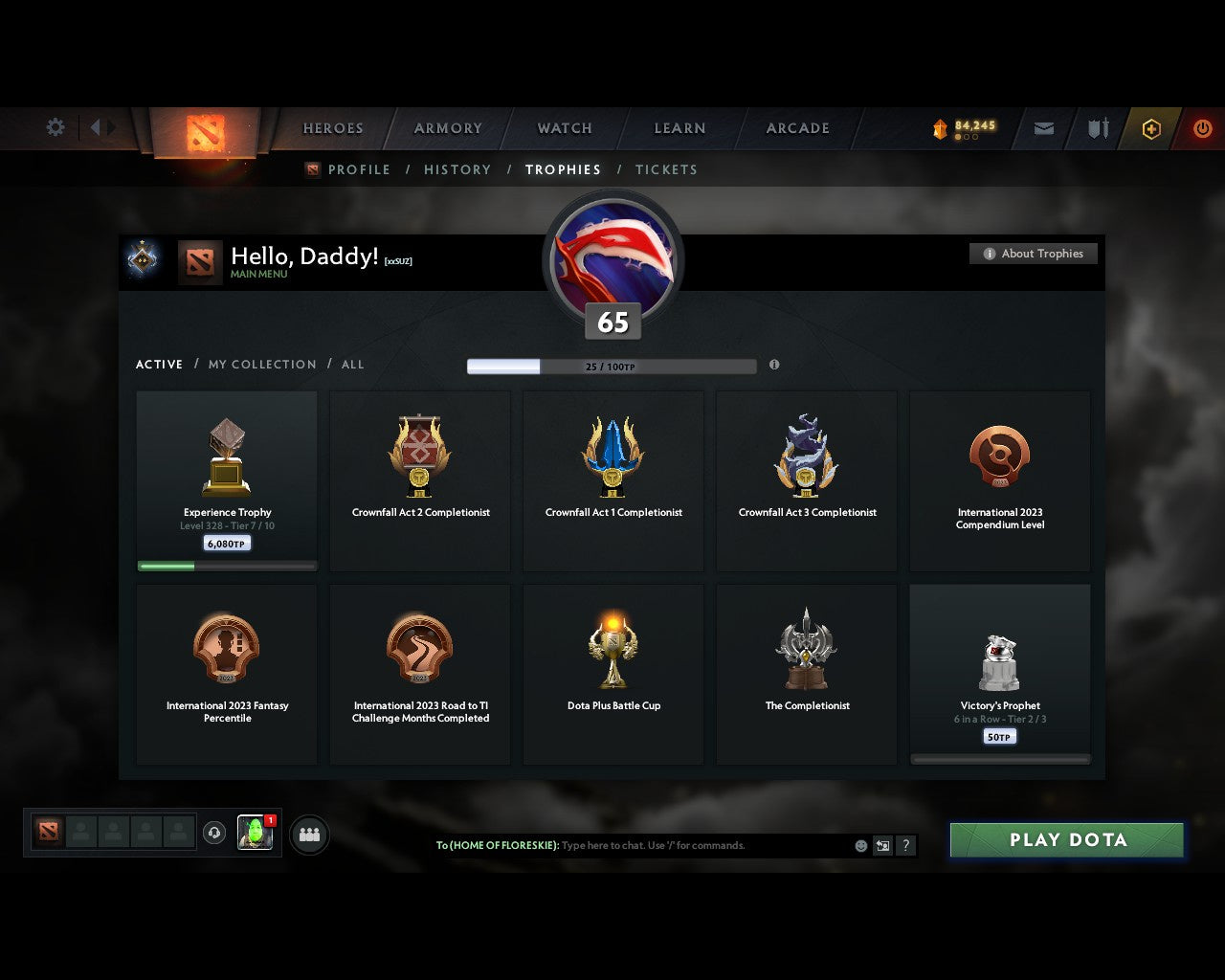
Task: Switch to the HISTORY tab
Action: tap(457, 169)
